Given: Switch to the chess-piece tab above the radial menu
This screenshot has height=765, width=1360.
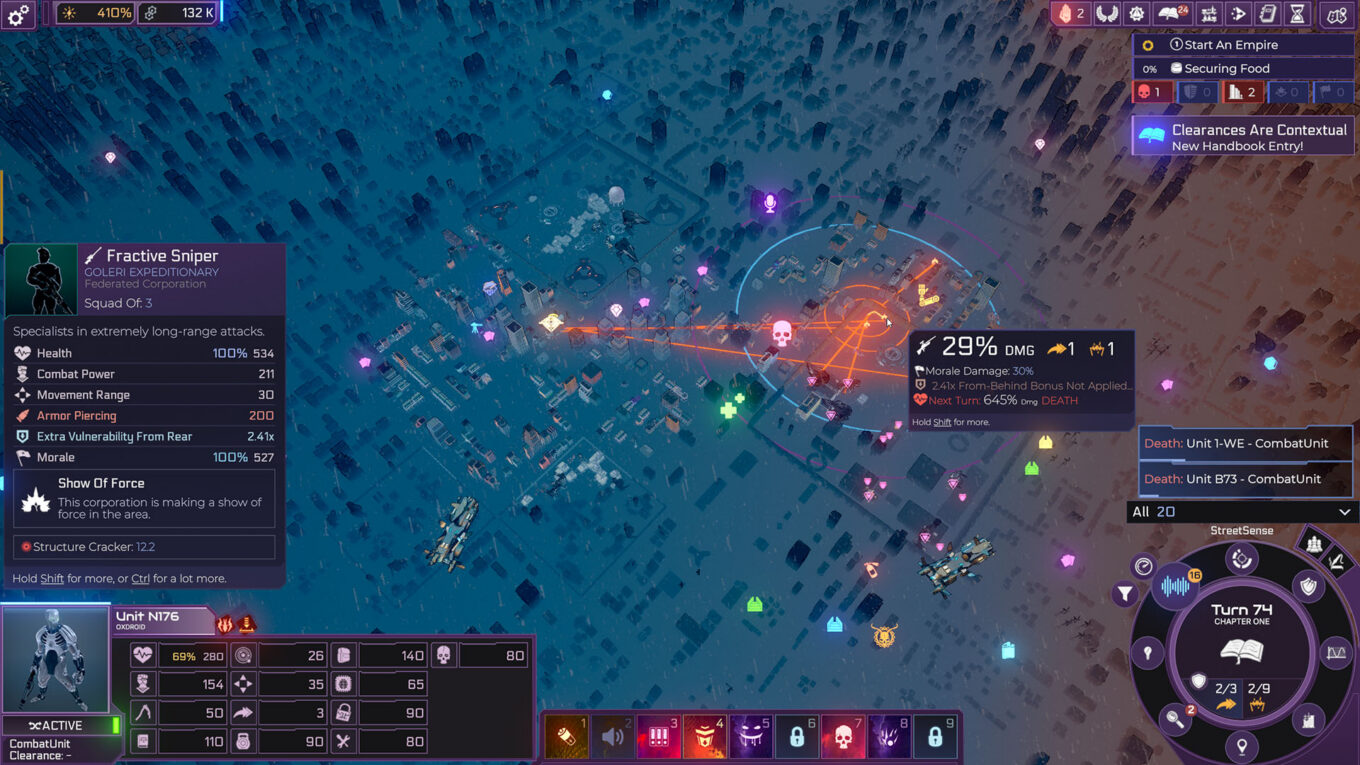Looking at the screenshot, I should (1314, 544).
